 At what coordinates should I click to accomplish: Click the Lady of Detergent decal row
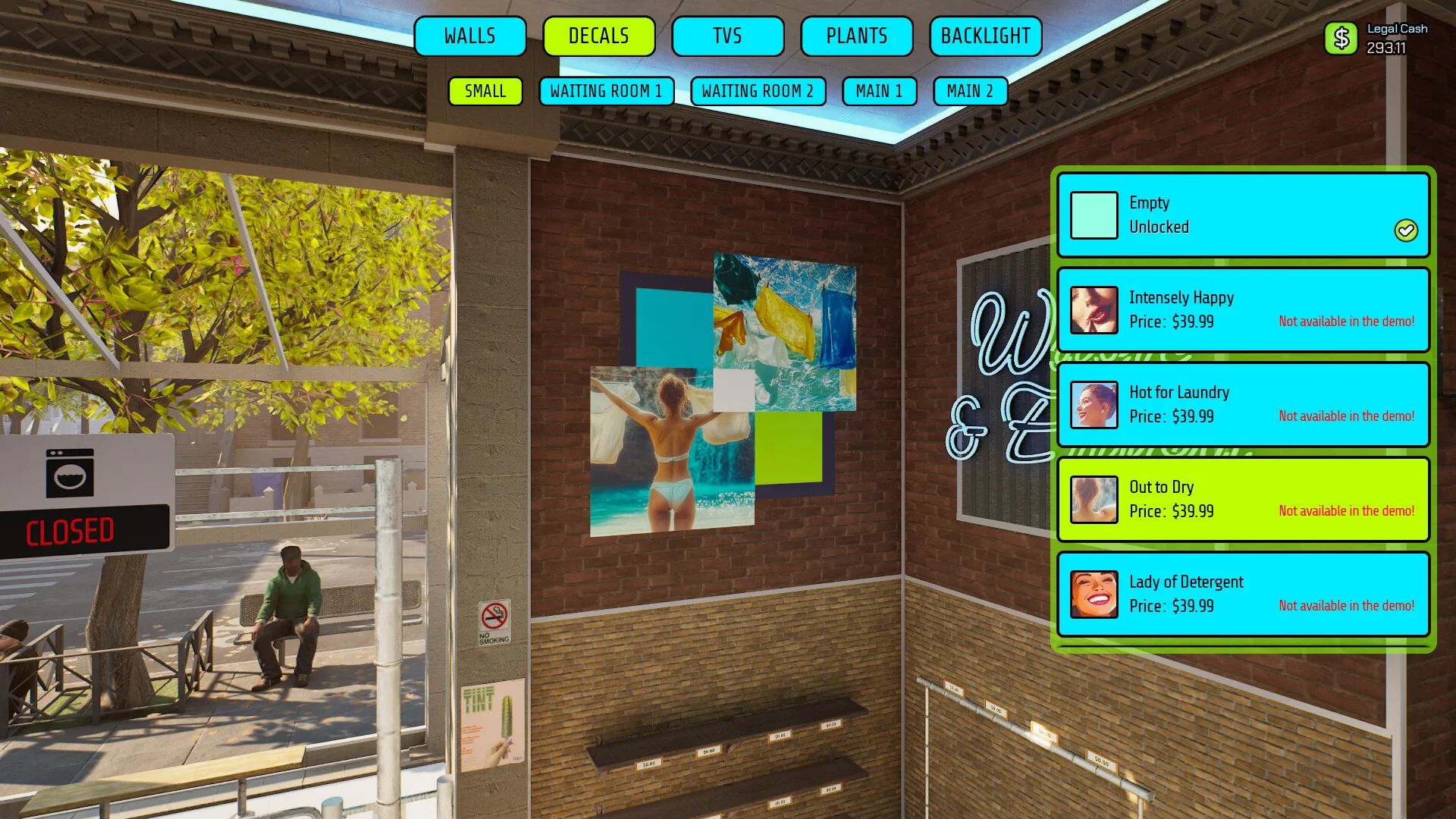click(1243, 595)
